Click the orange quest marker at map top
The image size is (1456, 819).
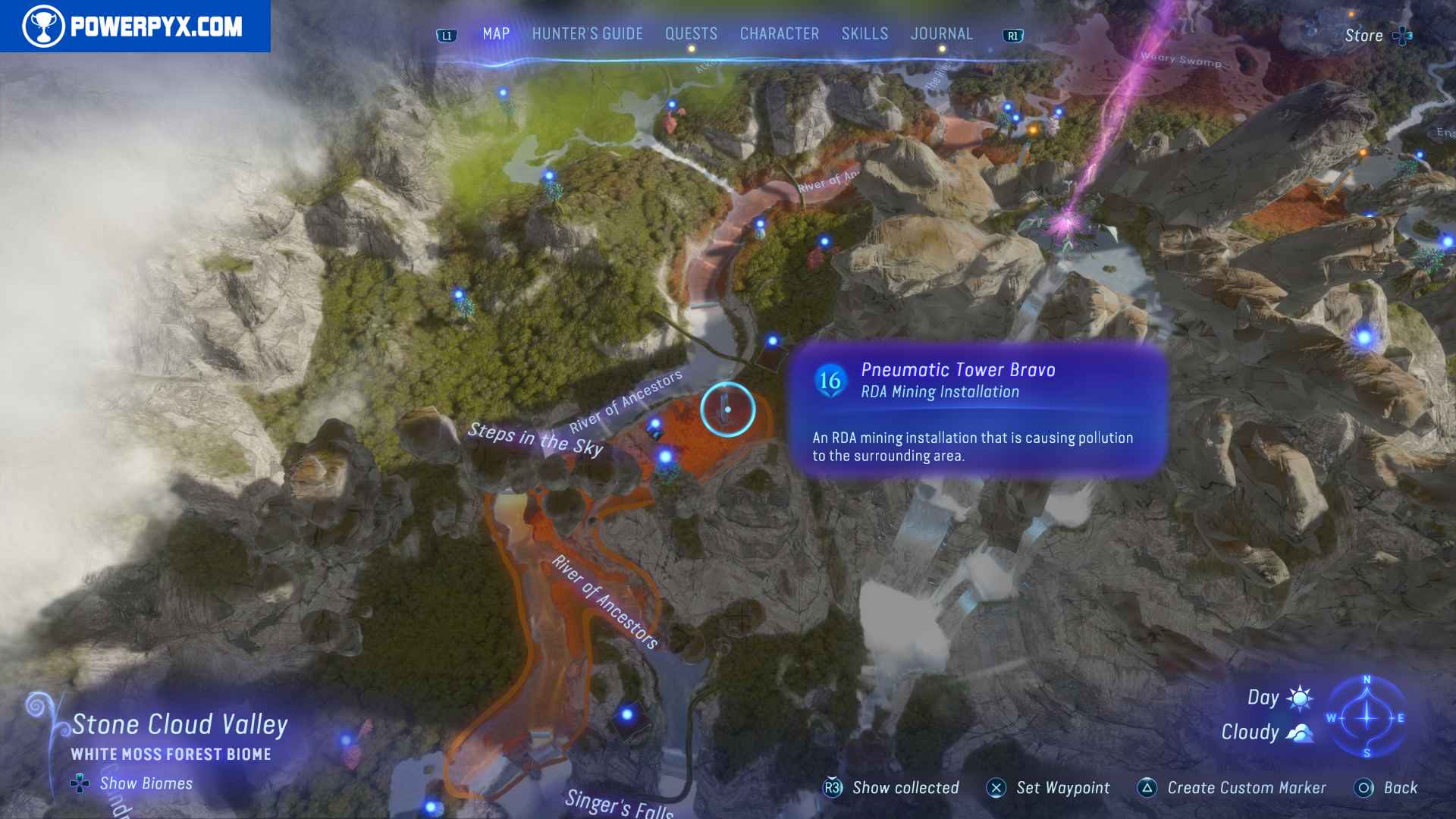coord(1031,129)
